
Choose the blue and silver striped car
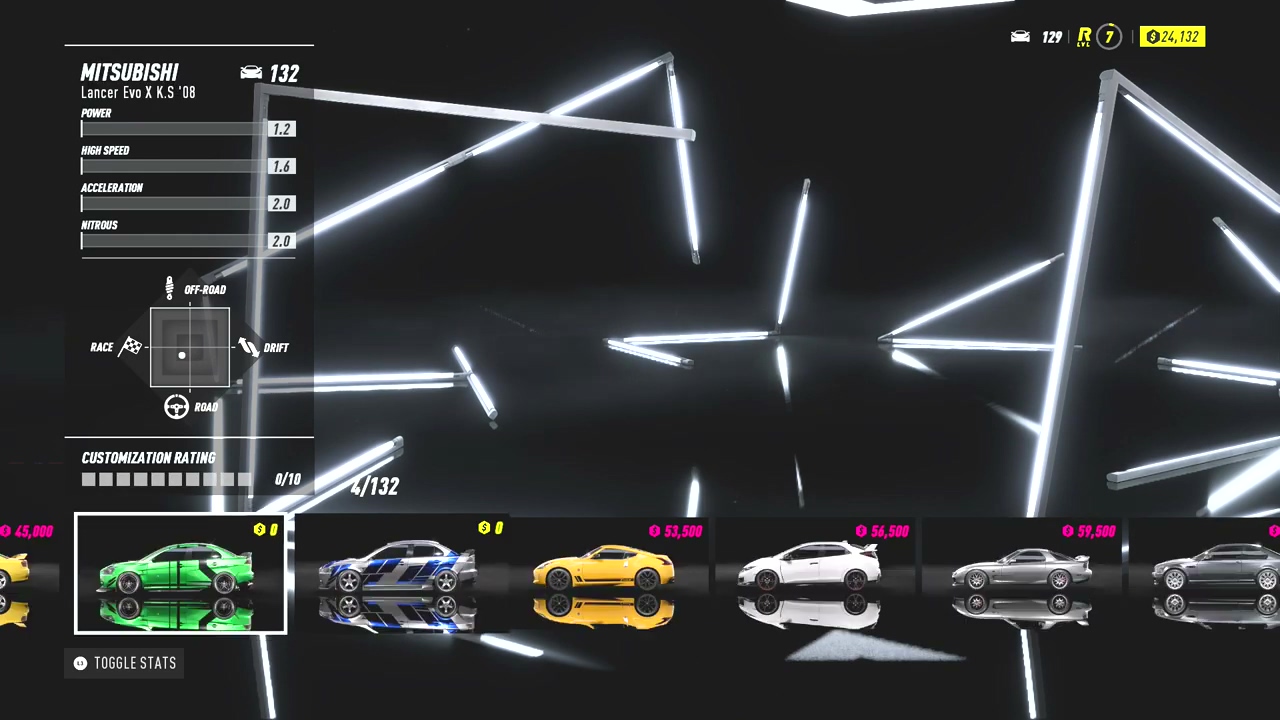point(397,573)
